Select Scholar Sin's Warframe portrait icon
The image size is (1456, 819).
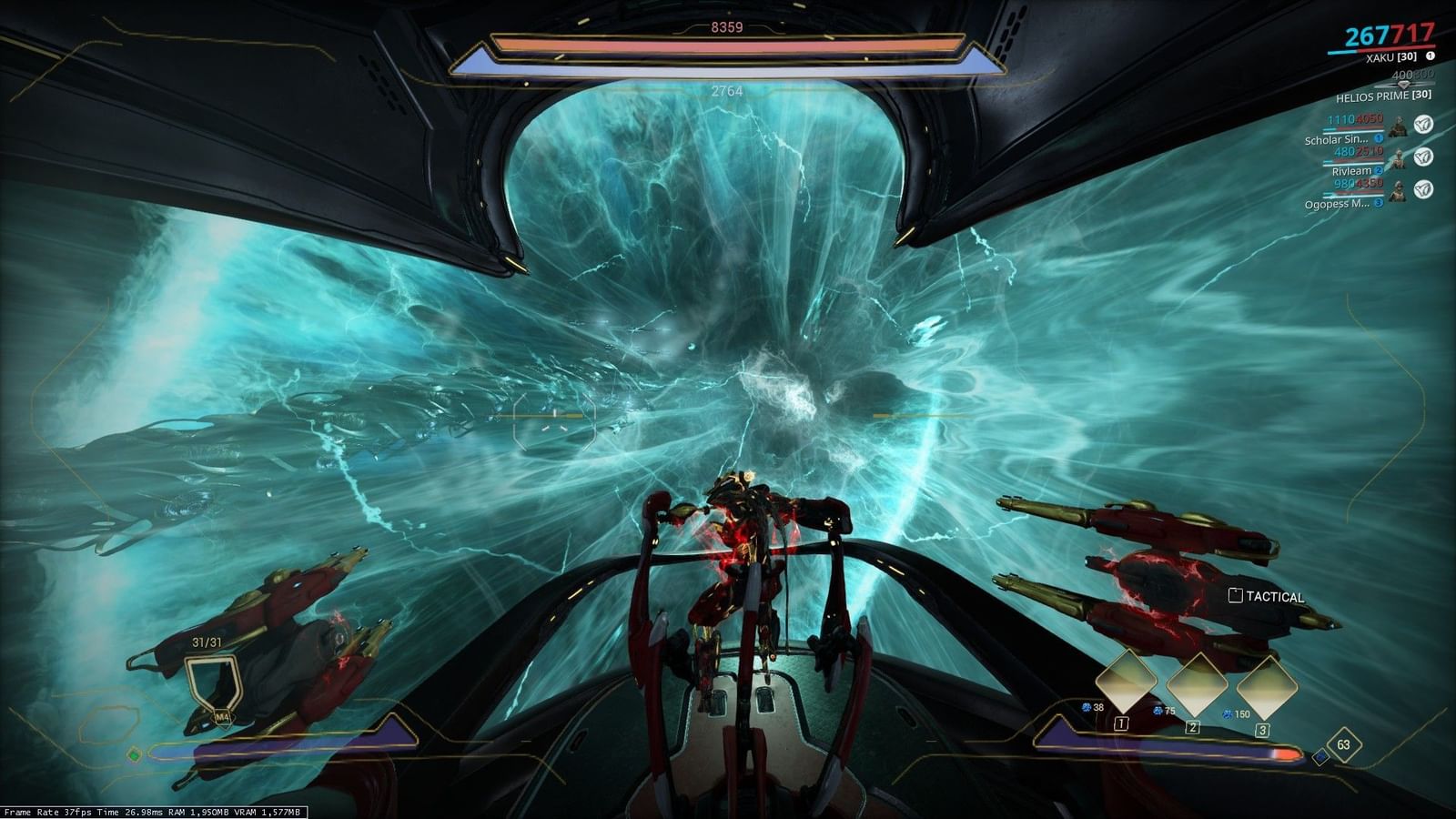[x=1398, y=127]
